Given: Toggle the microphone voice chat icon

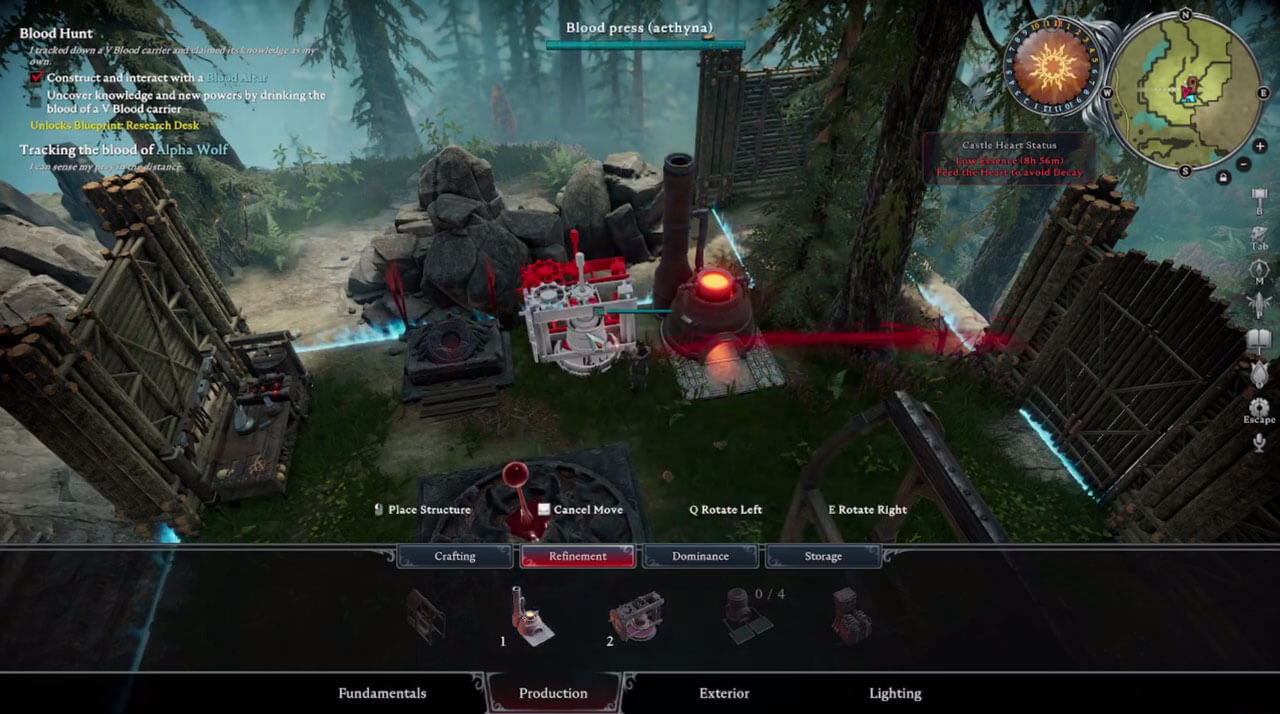Looking at the screenshot, I should pyautogui.click(x=1259, y=442).
